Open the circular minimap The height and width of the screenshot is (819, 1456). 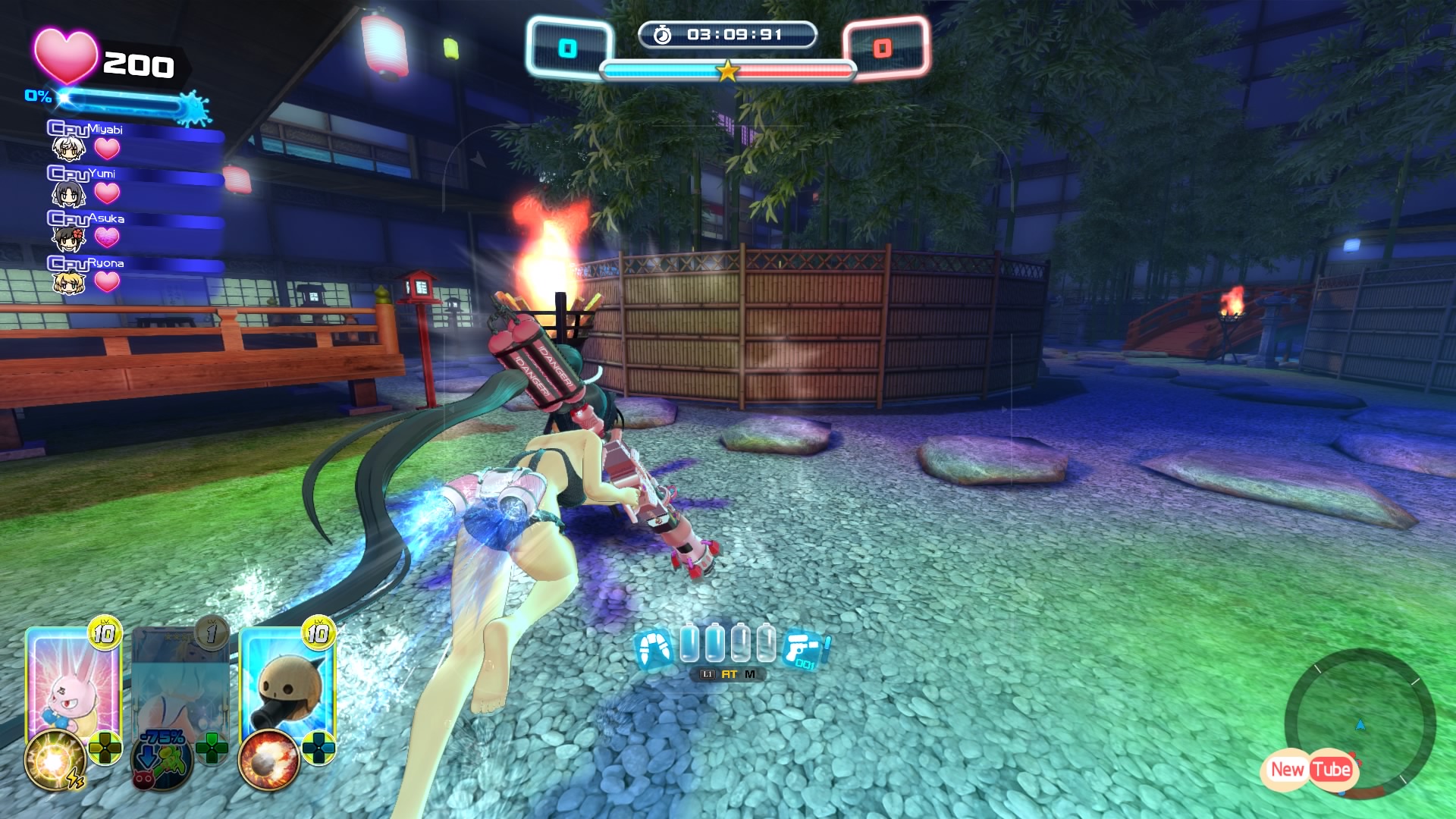tap(1360, 724)
